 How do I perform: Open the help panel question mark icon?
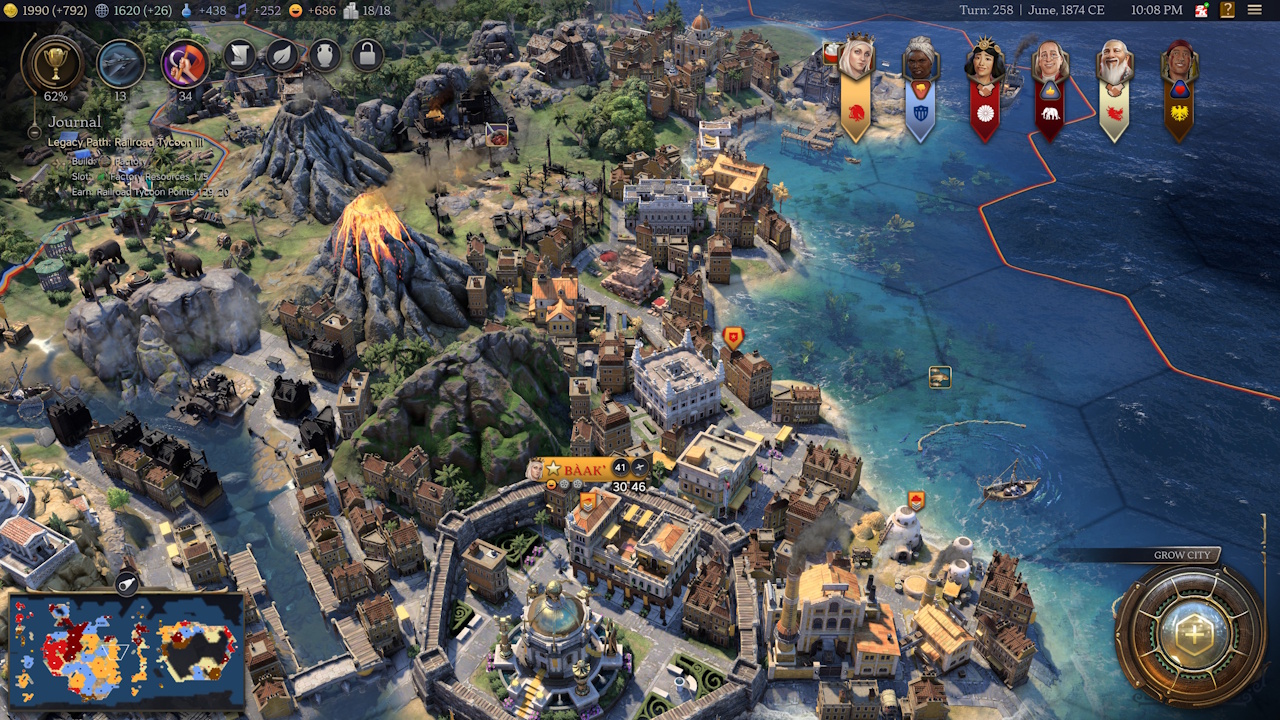(x=1225, y=11)
